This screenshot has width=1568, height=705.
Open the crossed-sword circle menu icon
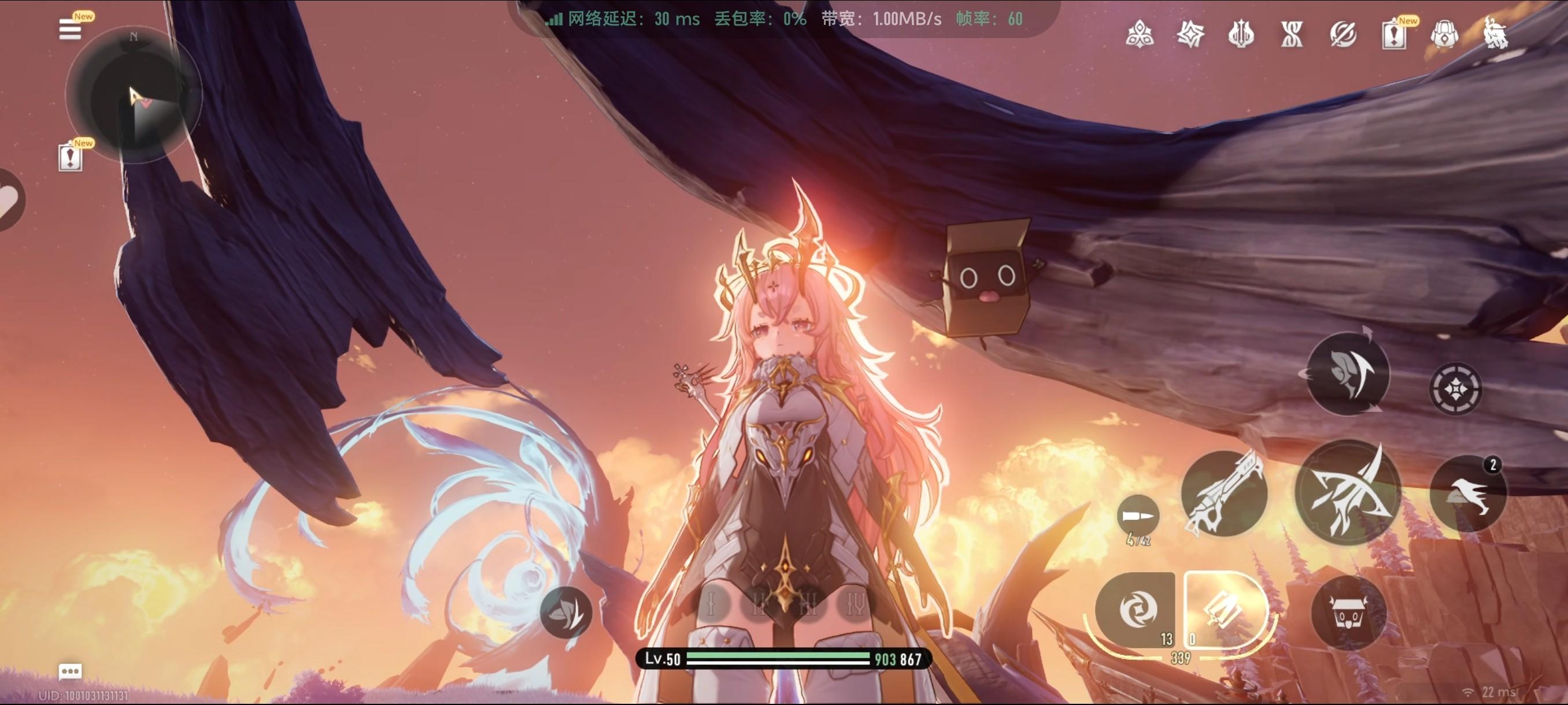[x=1343, y=34]
